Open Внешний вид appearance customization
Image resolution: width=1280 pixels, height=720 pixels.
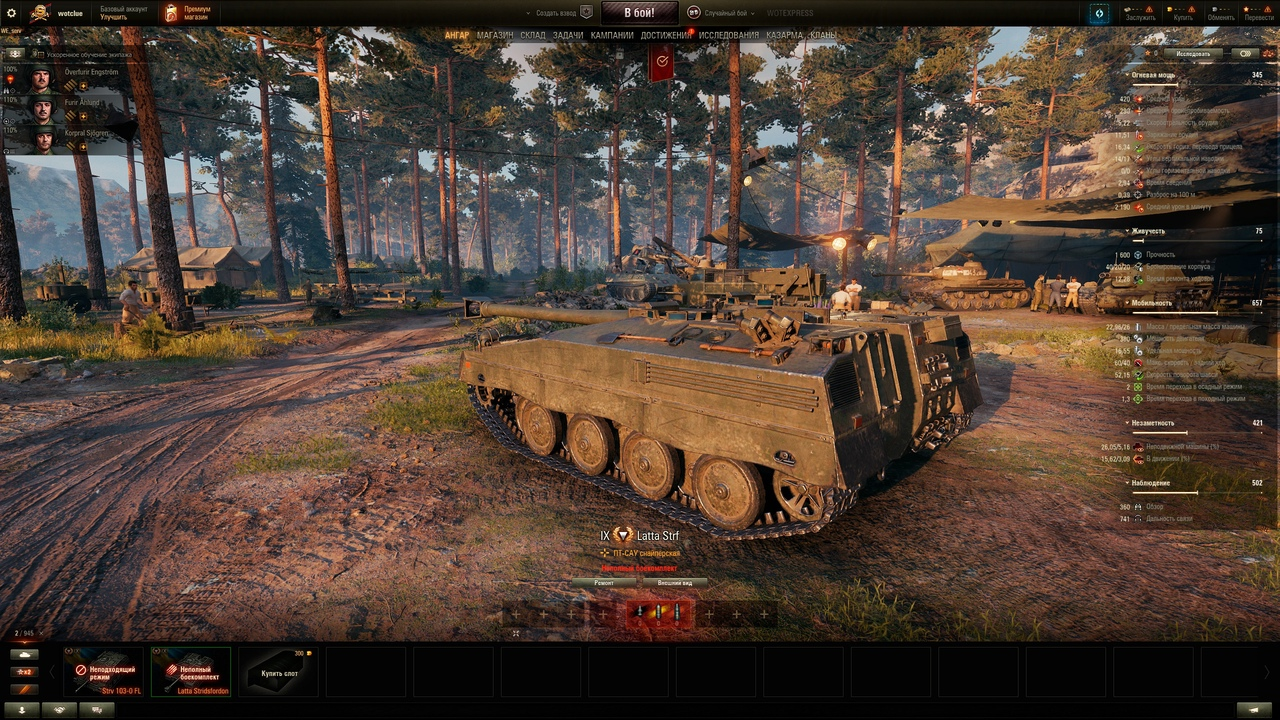click(675, 582)
